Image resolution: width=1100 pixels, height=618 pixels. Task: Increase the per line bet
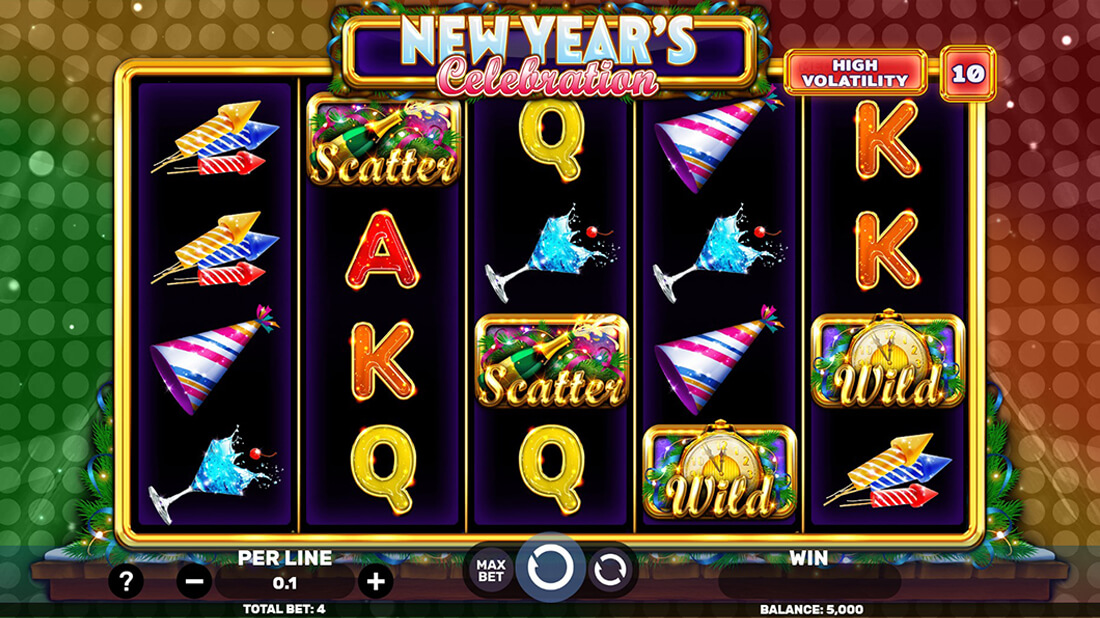click(375, 581)
